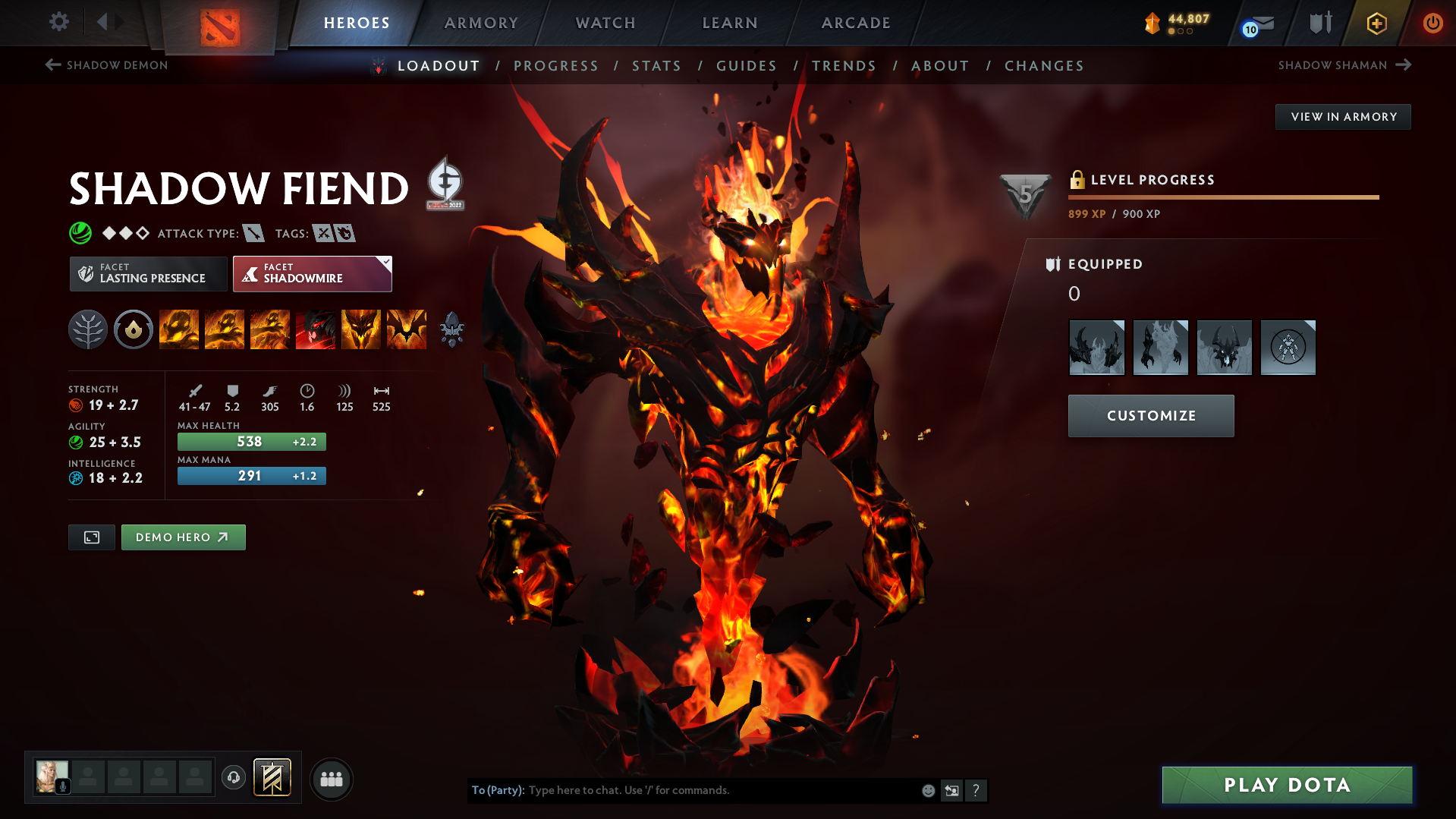Inspect the innate ability droplet icon

pyautogui.click(x=134, y=329)
